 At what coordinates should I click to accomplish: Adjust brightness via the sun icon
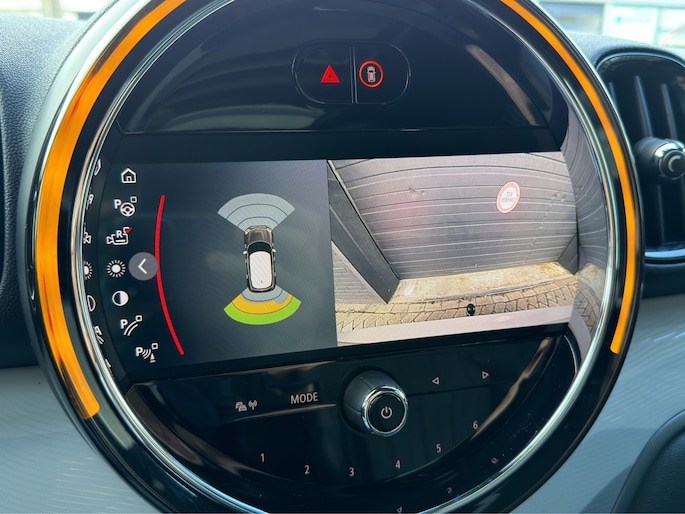[116, 268]
